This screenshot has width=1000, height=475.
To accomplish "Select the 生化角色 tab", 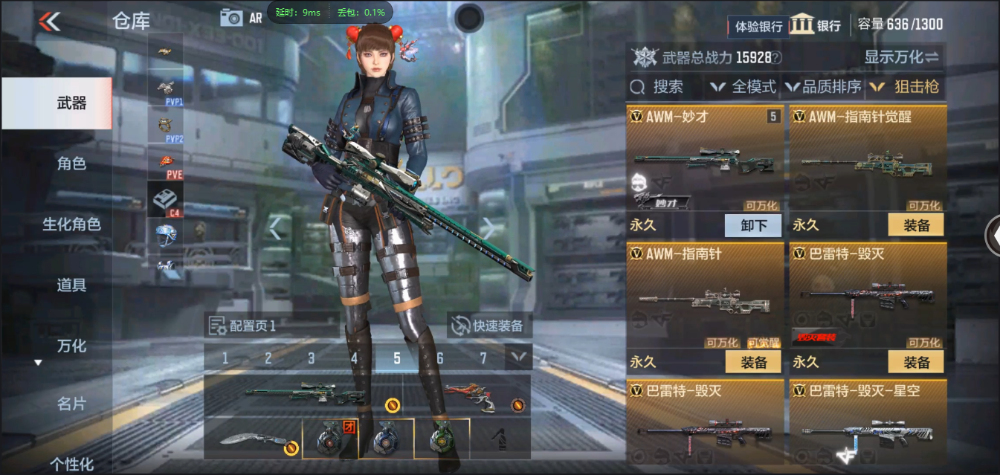I will [71, 224].
